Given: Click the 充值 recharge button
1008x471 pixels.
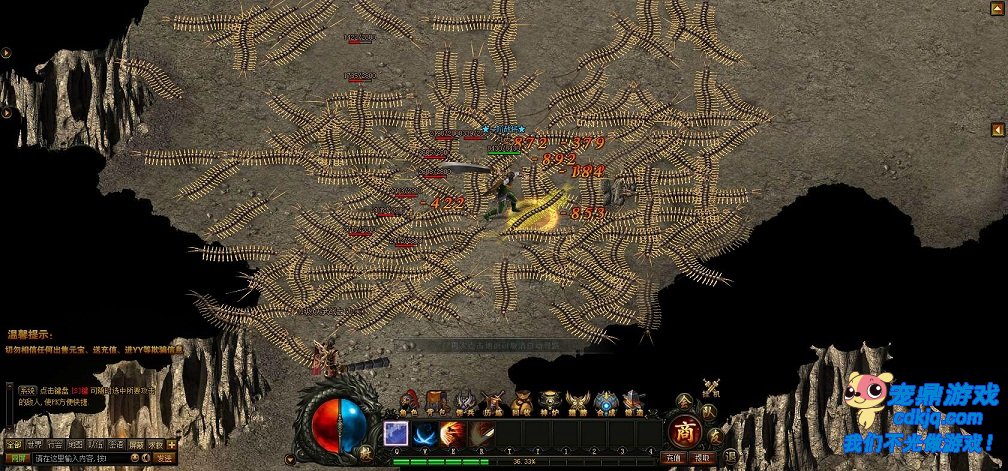Looking at the screenshot, I should (673, 458).
